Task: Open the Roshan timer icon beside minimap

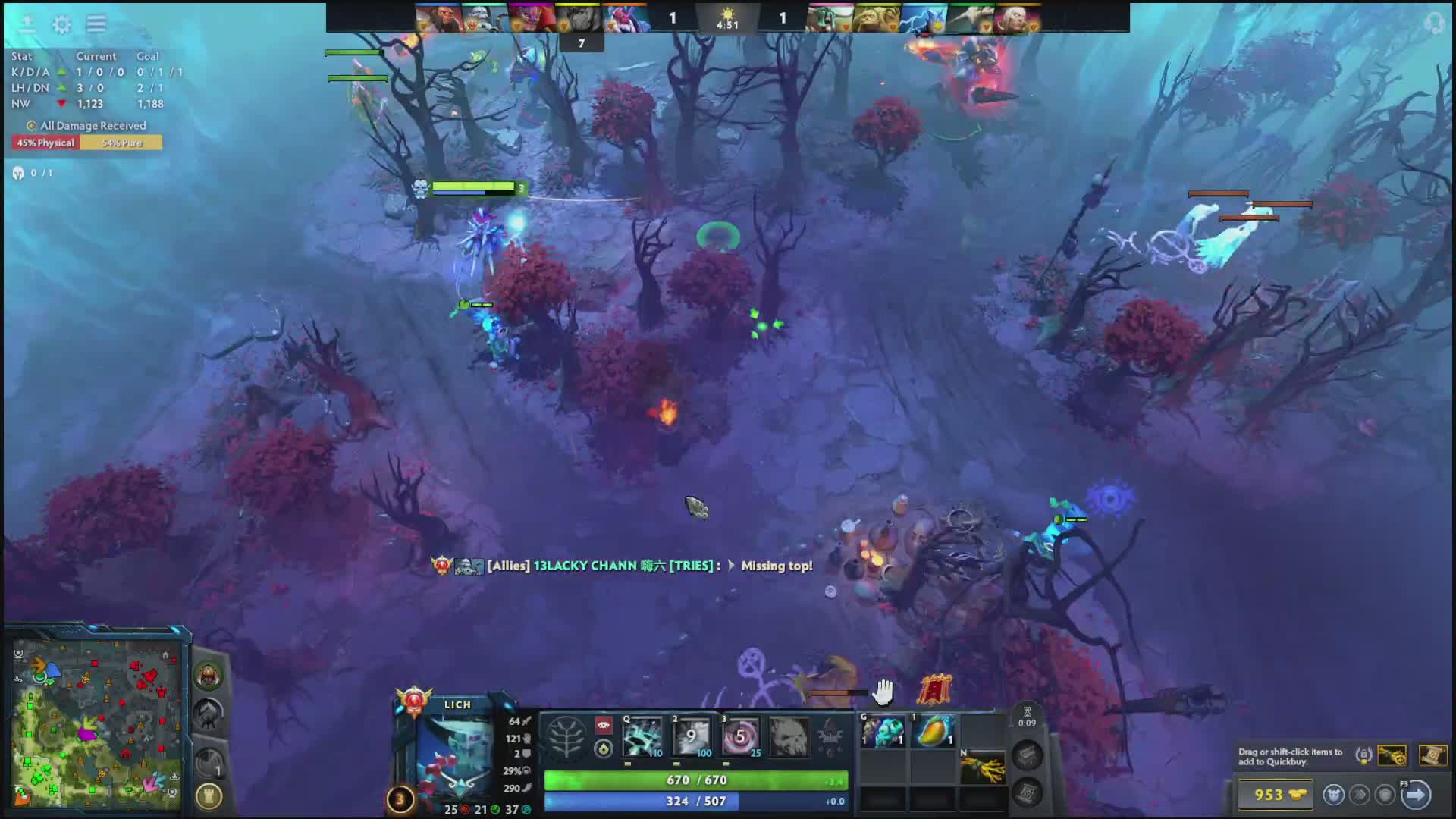Action: click(x=209, y=675)
